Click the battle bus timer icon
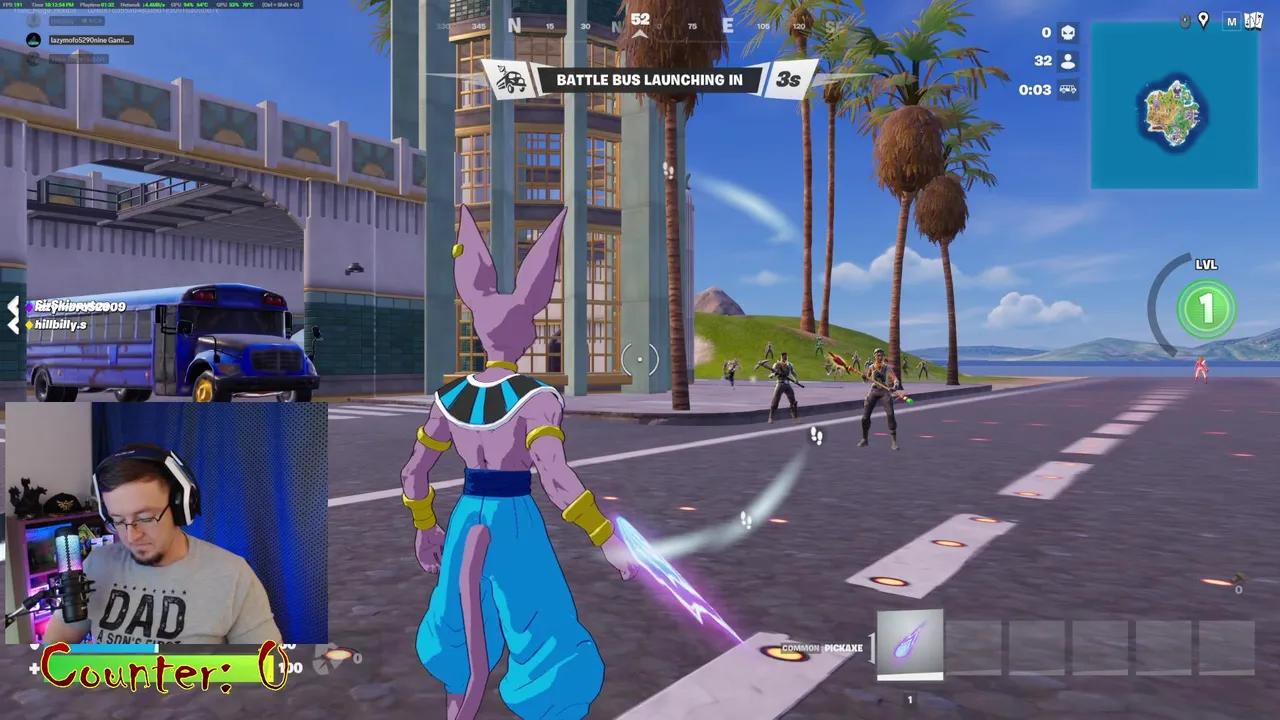1280x720 pixels. [1070, 91]
